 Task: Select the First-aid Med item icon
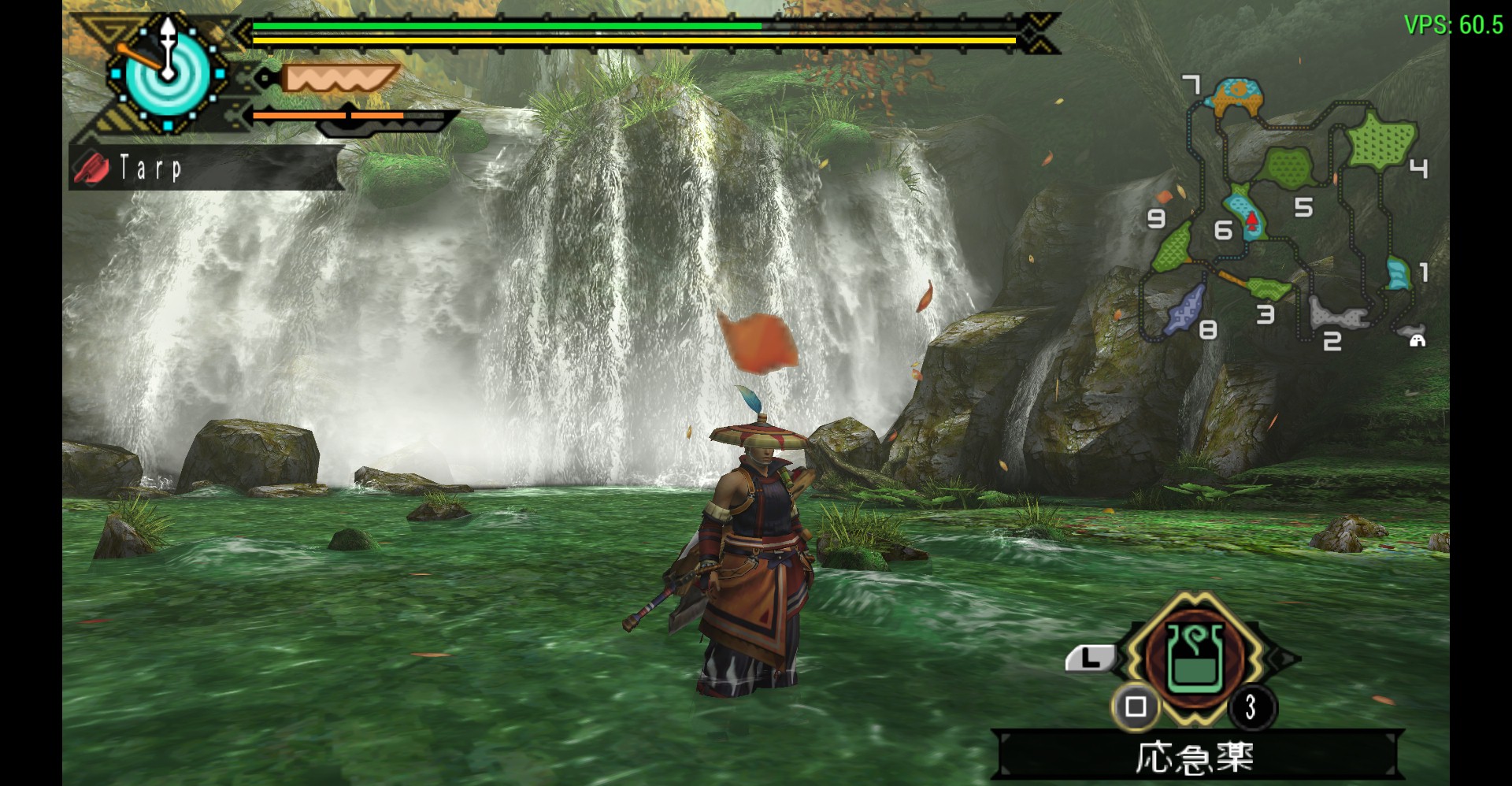pyautogui.click(x=1195, y=658)
